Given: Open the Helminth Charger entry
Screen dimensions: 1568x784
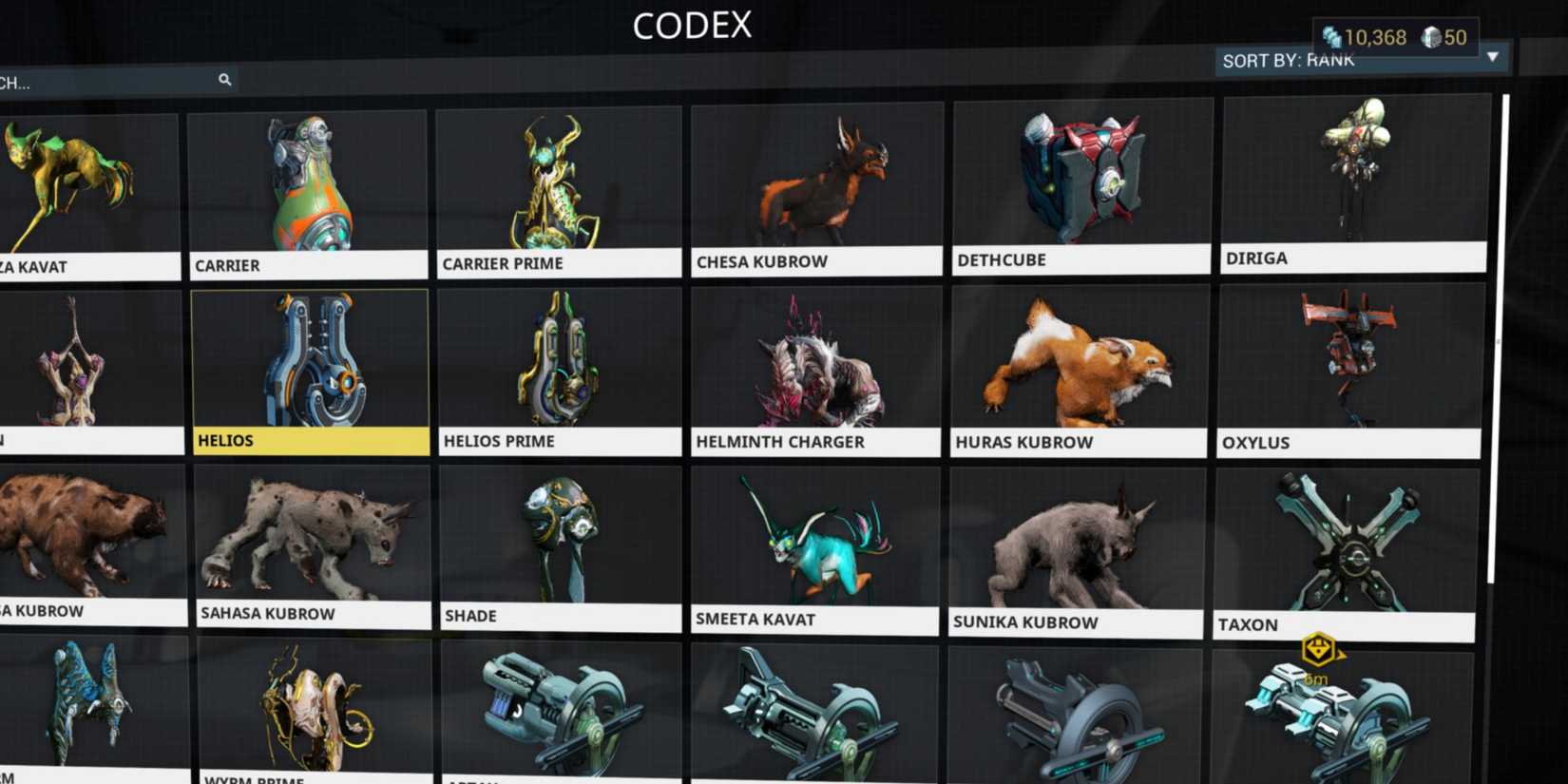Looking at the screenshot, I should coord(815,366).
